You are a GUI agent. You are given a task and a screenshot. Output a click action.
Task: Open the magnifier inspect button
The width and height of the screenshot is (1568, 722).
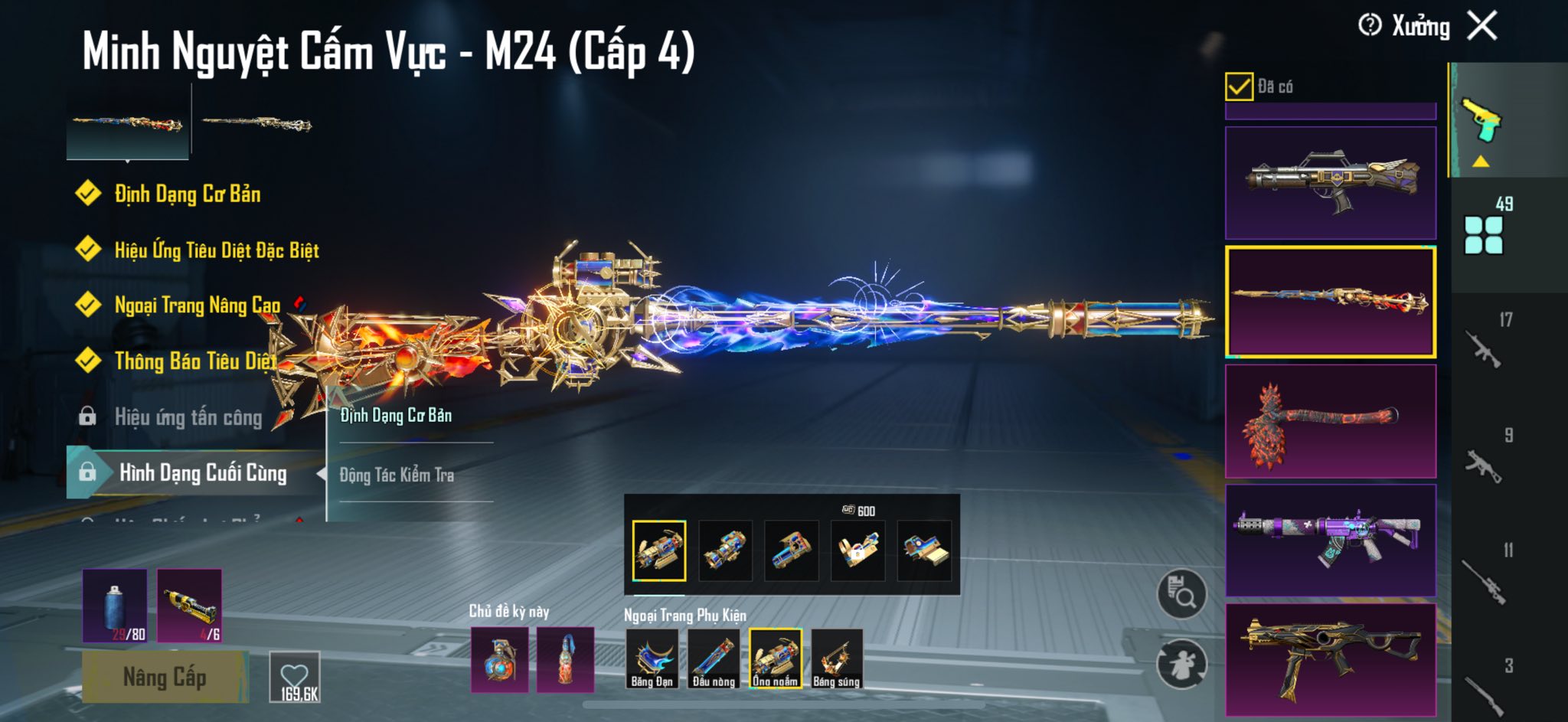click(1181, 593)
